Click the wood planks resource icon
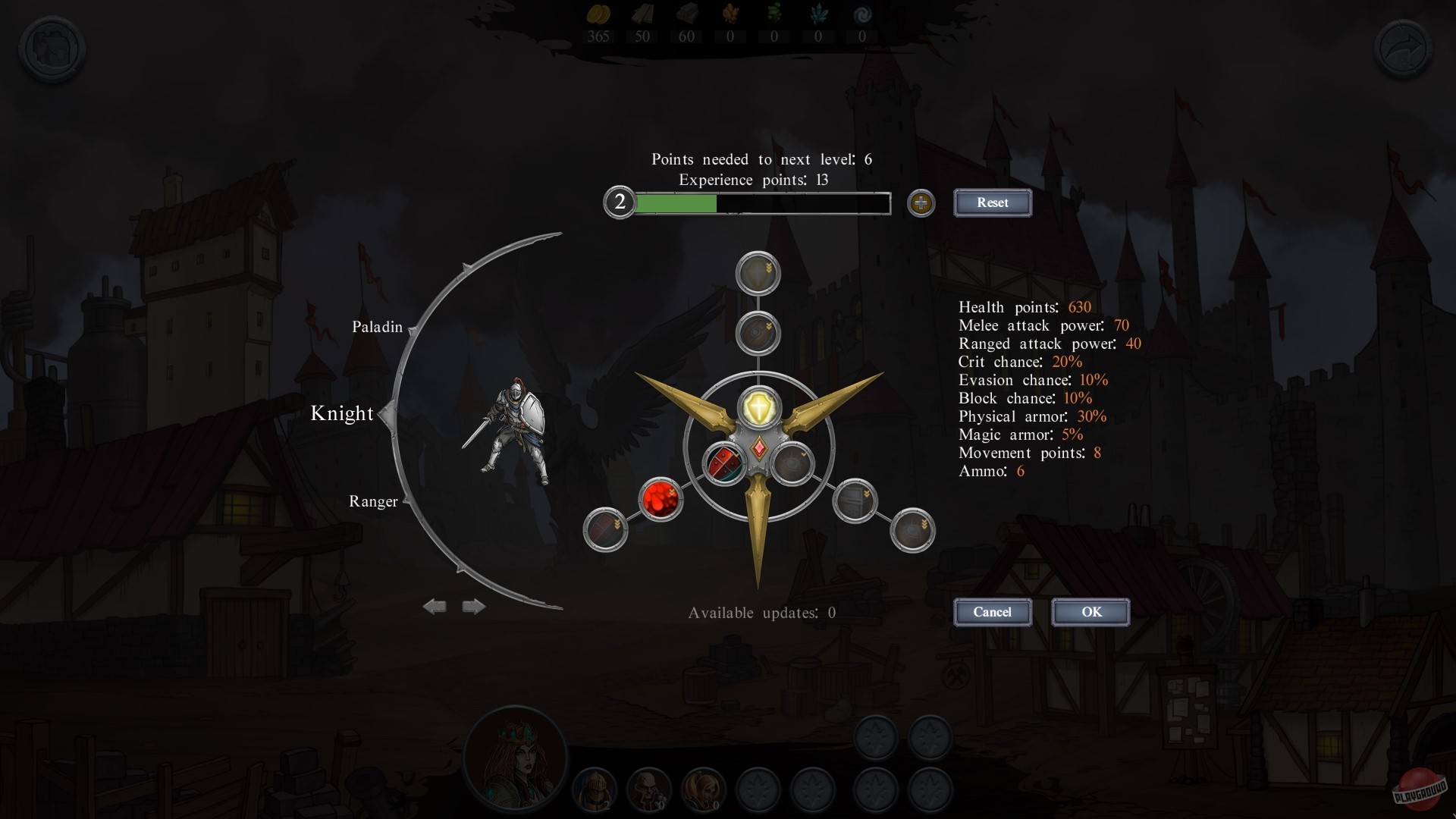Image resolution: width=1456 pixels, height=819 pixels. tap(643, 14)
